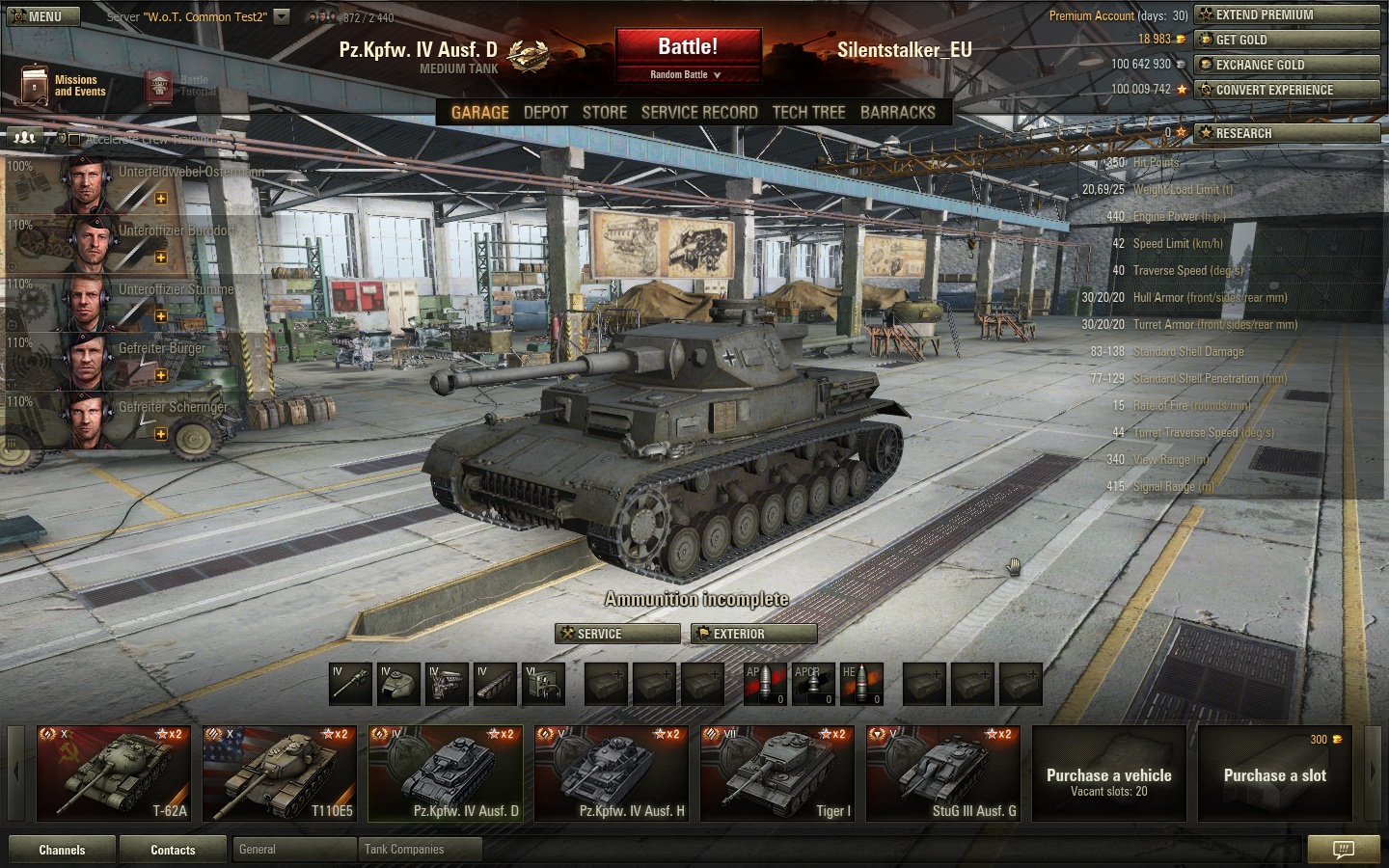The height and width of the screenshot is (868, 1389).
Task: Click the Extend Premium button
Action: click(1286, 14)
